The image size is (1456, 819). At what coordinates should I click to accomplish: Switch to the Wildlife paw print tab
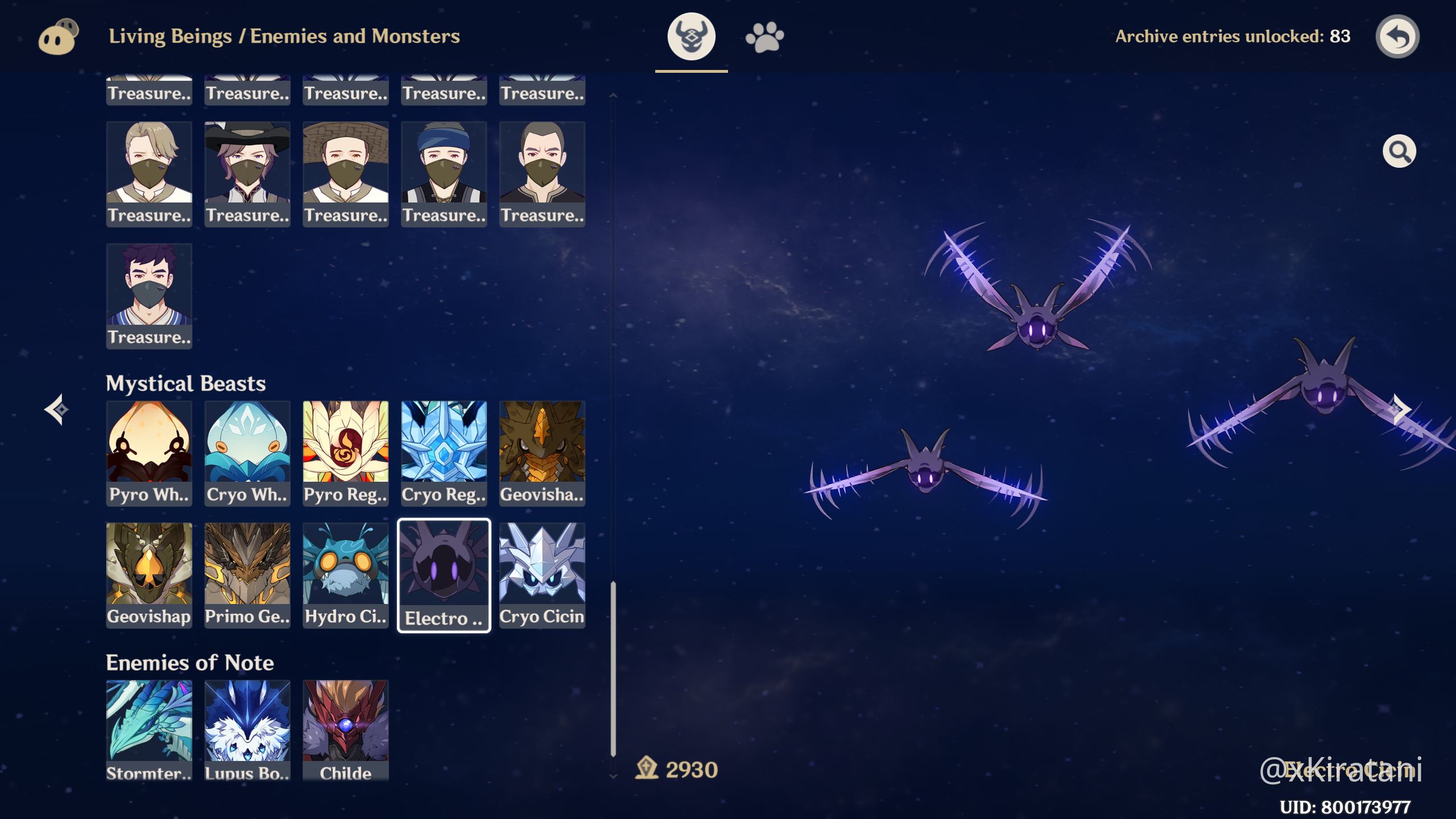[764, 37]
